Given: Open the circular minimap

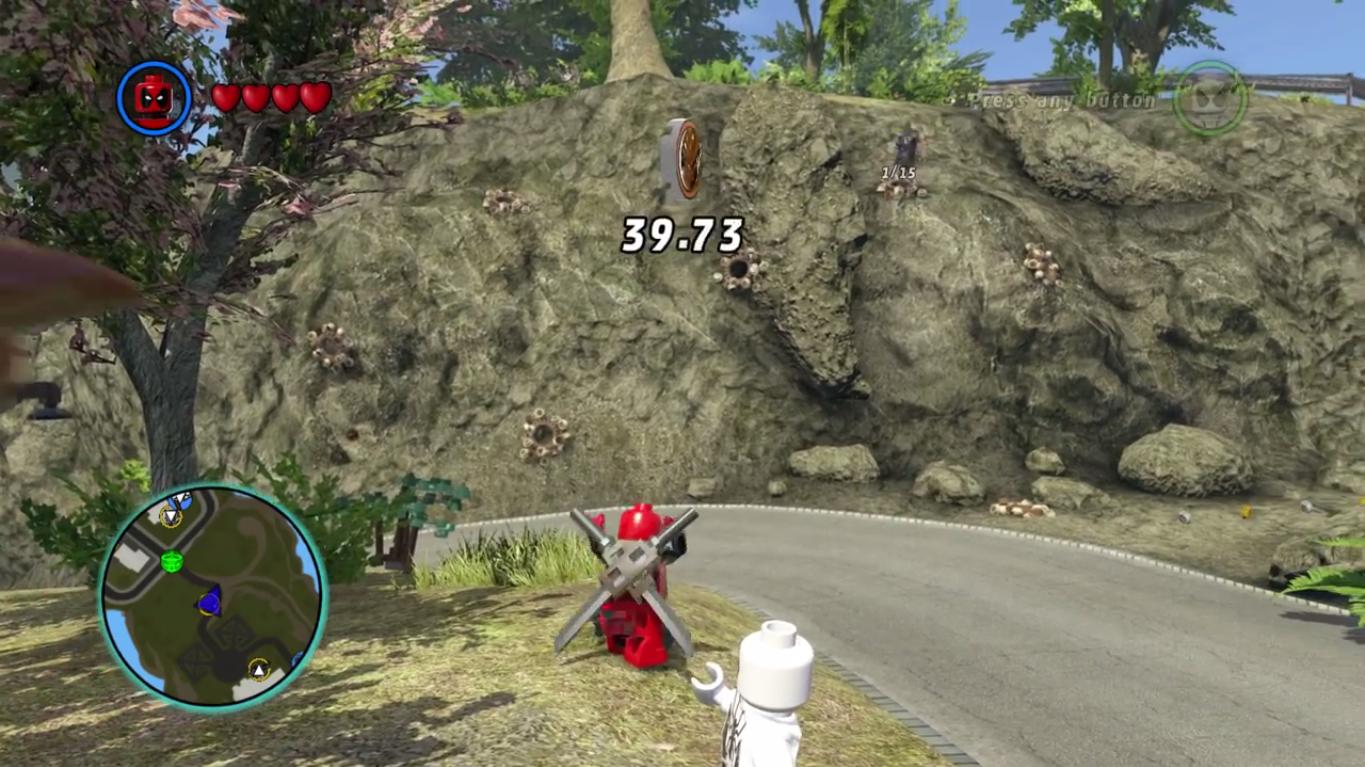Looking at the screenshot, I should [212, 594].
